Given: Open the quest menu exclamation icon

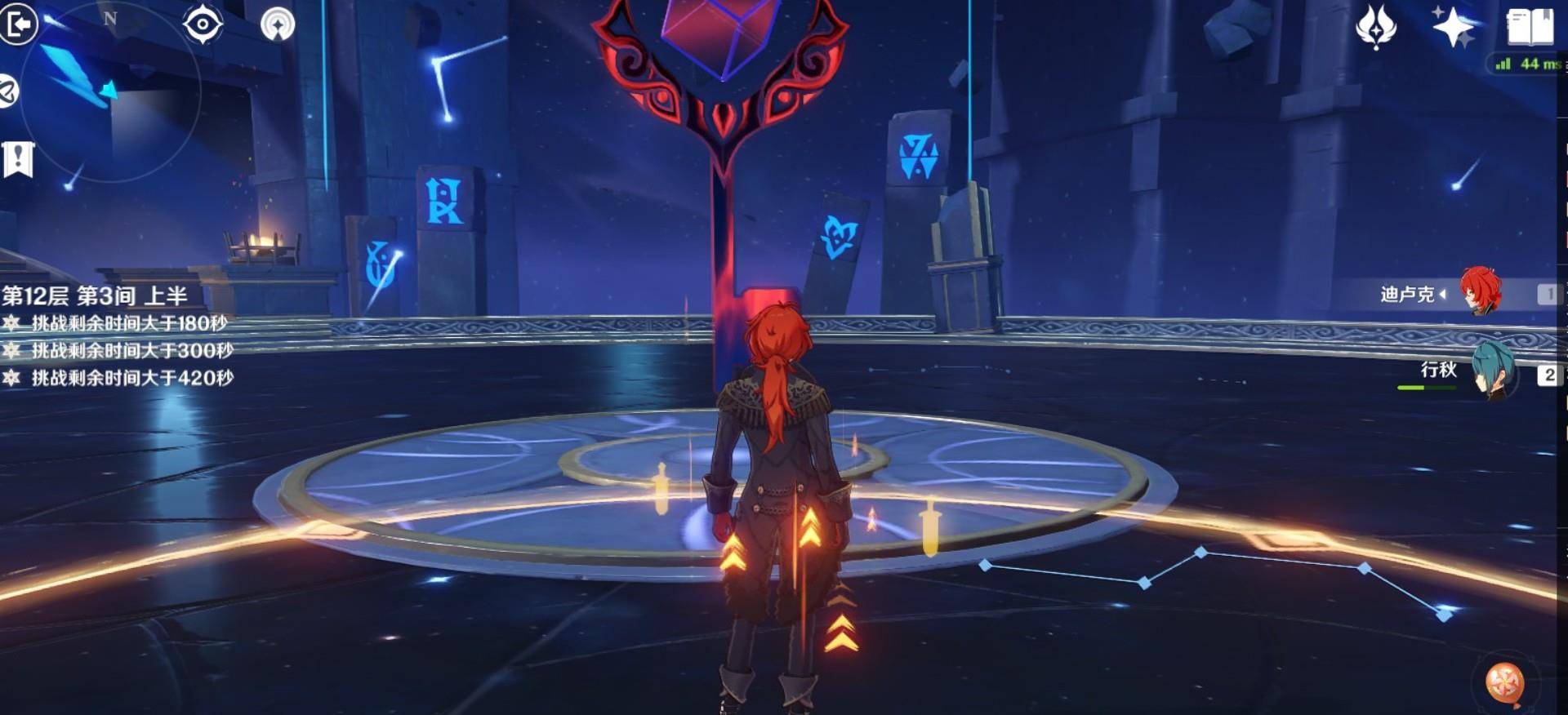Looking at the screenshot, I should pos(18,159).
